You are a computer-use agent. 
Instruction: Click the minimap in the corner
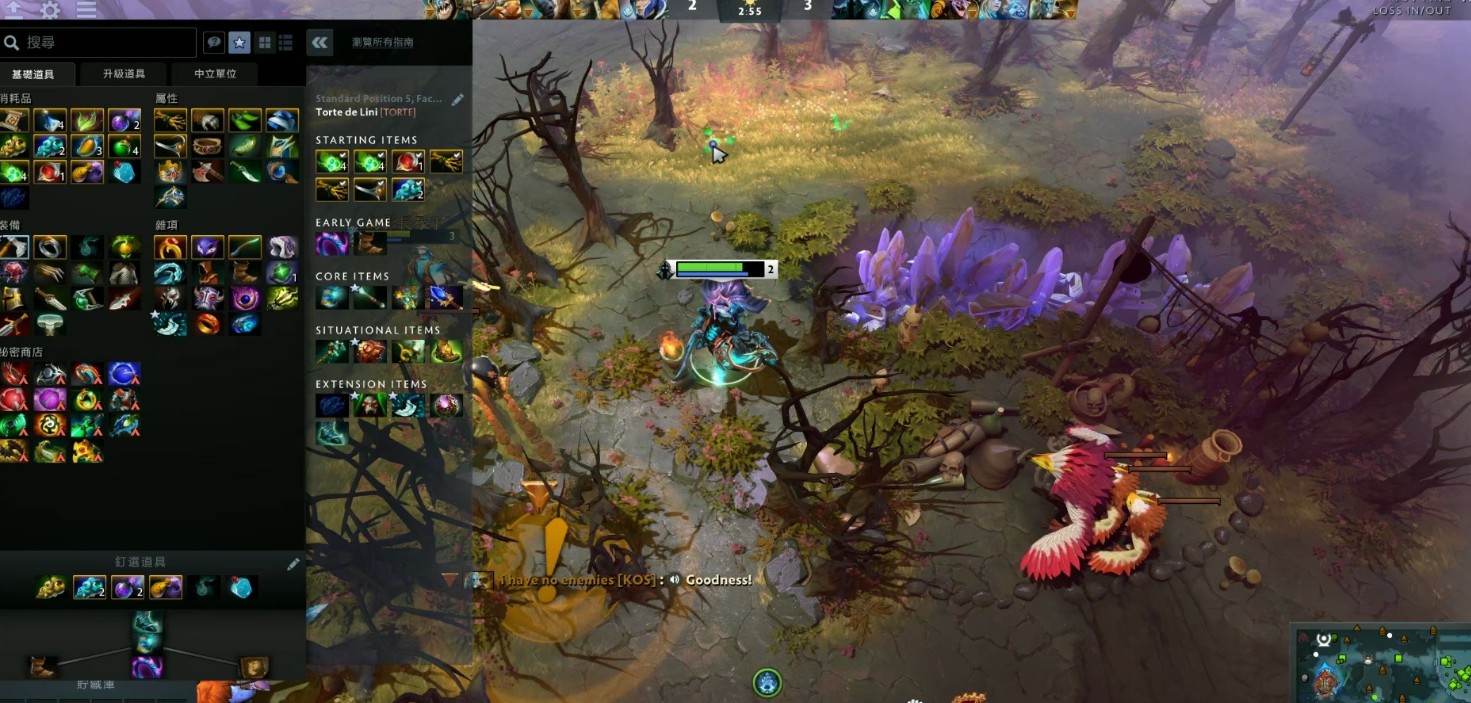click(1382, 663)
